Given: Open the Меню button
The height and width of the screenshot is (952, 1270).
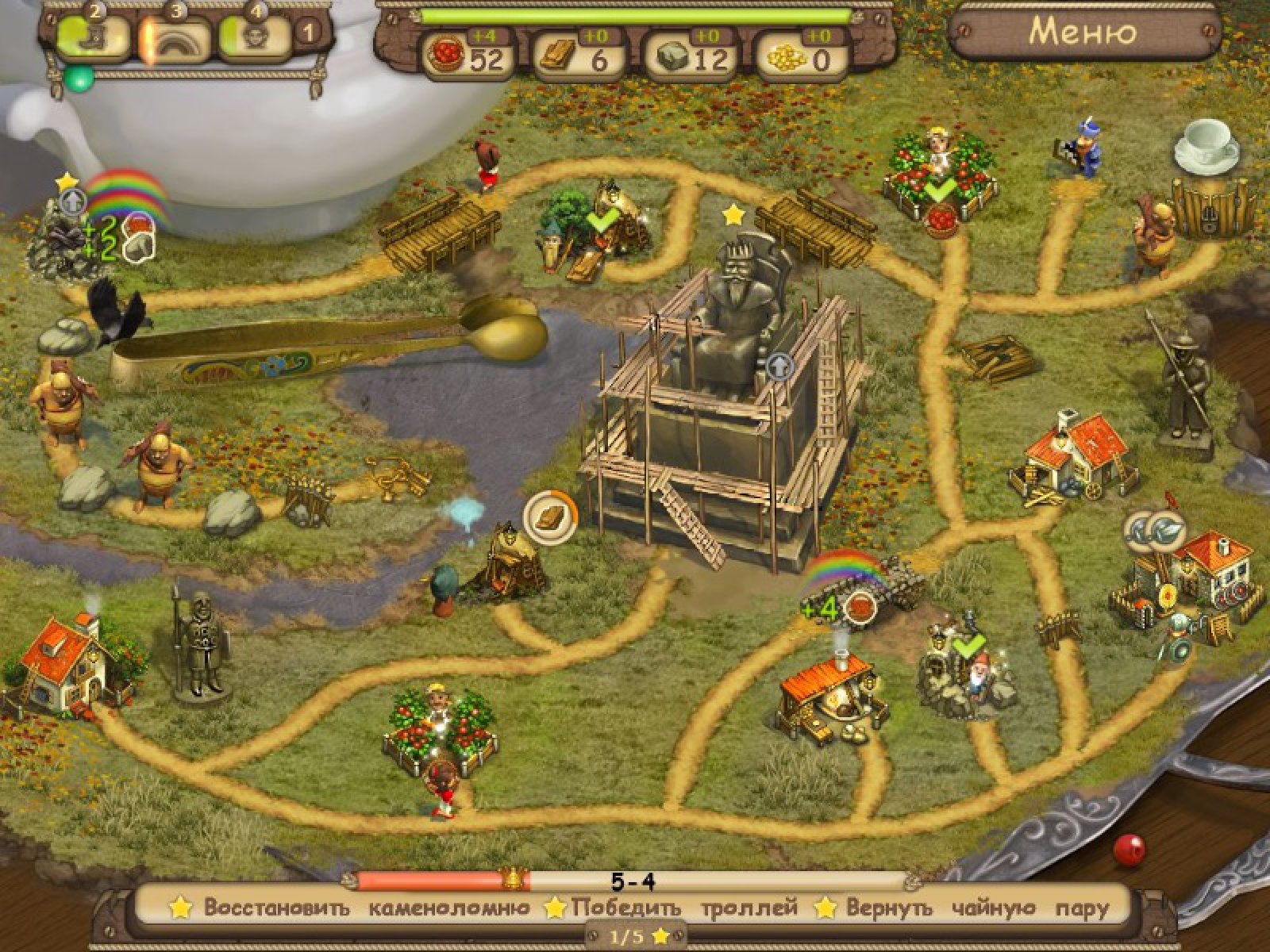Looking at the screenshot, I should point(1083,33).
